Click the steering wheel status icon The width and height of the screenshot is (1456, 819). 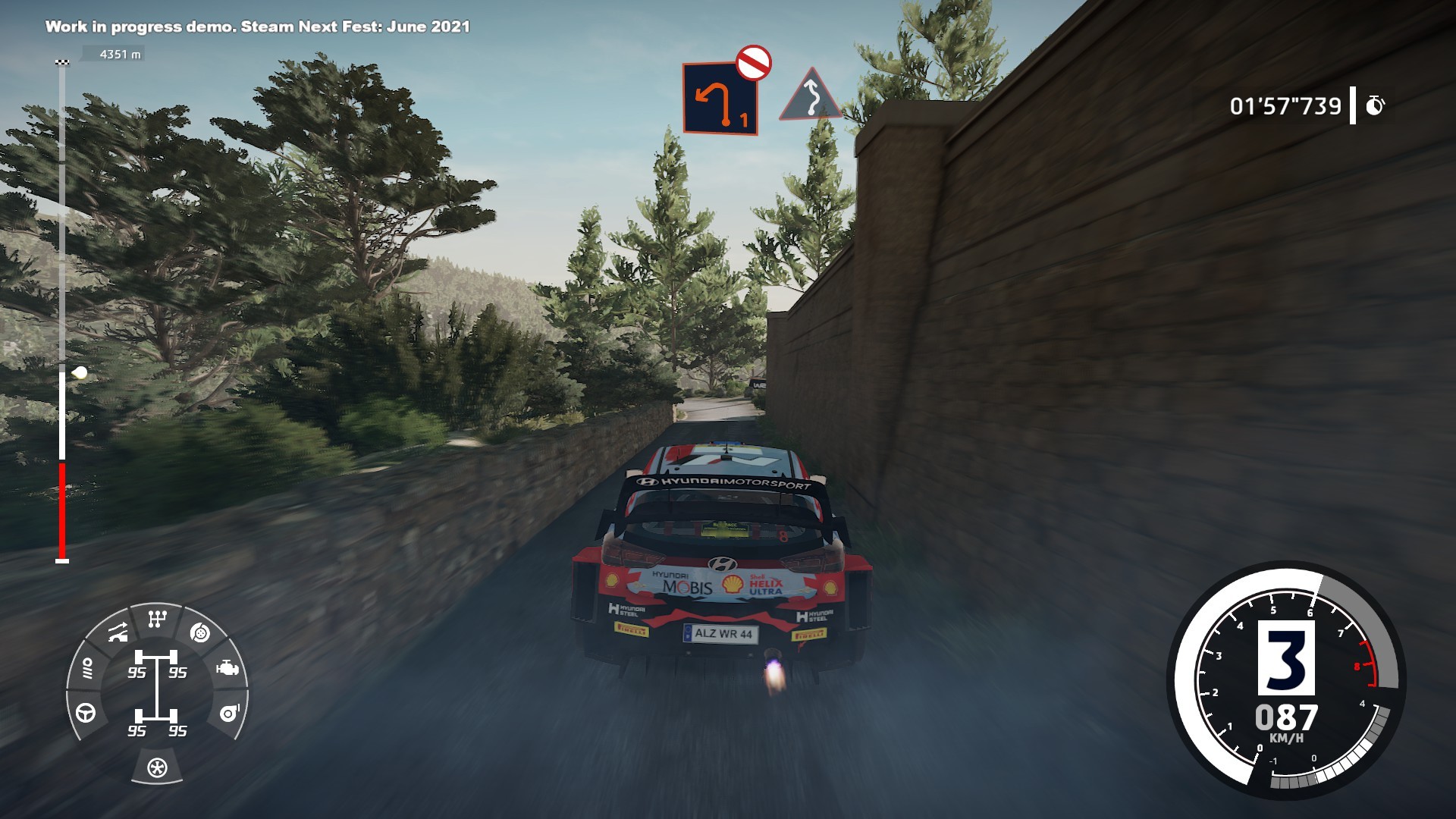coord(86,713)
